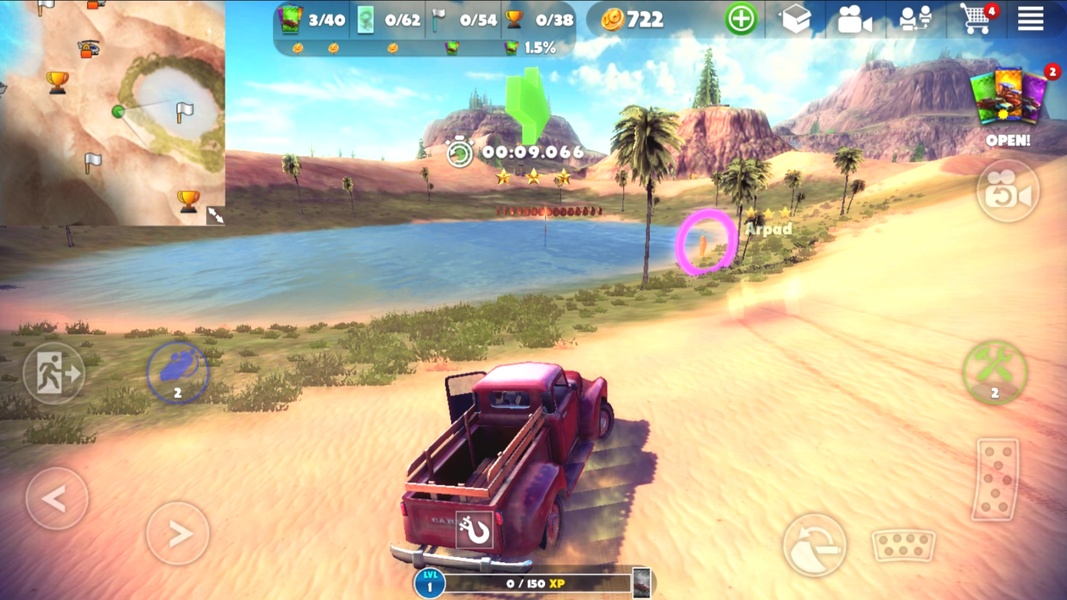Tap the handbrake reset button
The image size is (1067, 600).
click(814, 545)
